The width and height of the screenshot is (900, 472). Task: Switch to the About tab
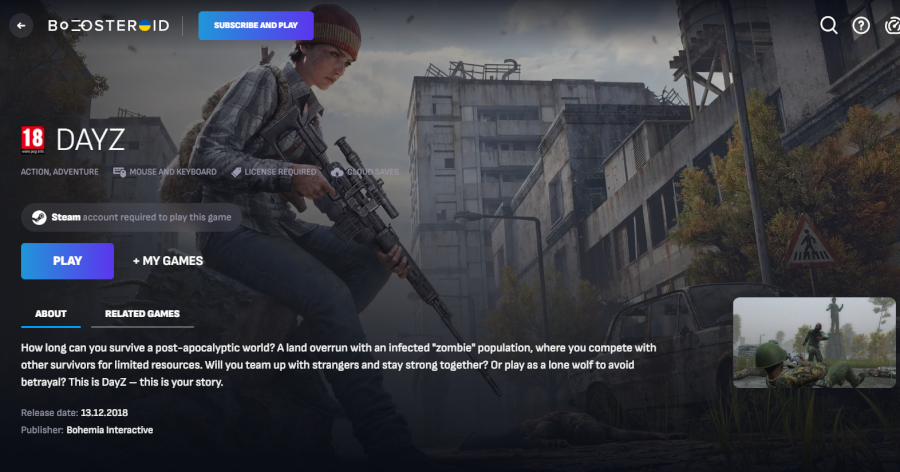tap(51, 314)
